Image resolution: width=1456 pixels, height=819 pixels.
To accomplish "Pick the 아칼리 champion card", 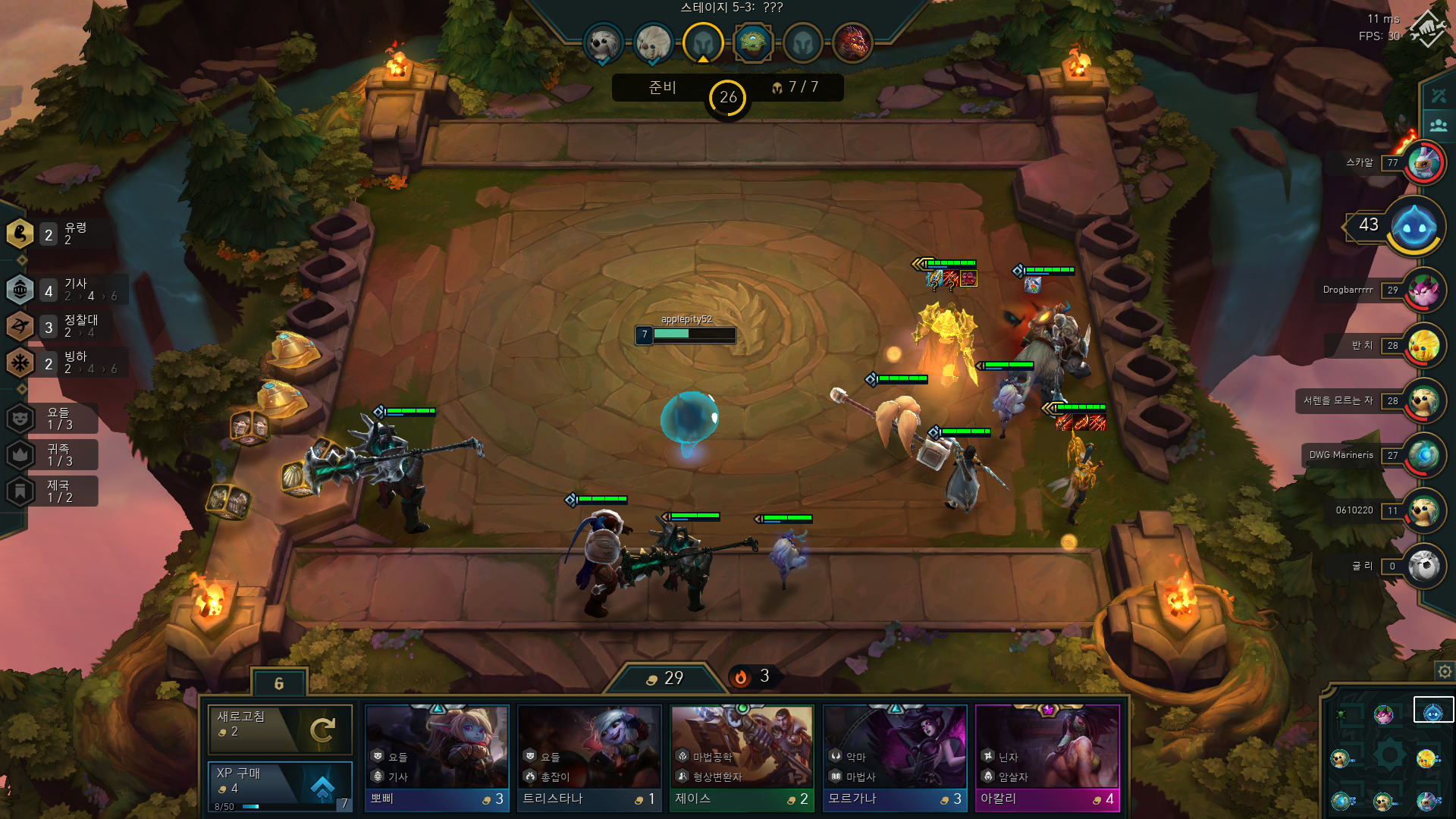I will point(1047,758).
